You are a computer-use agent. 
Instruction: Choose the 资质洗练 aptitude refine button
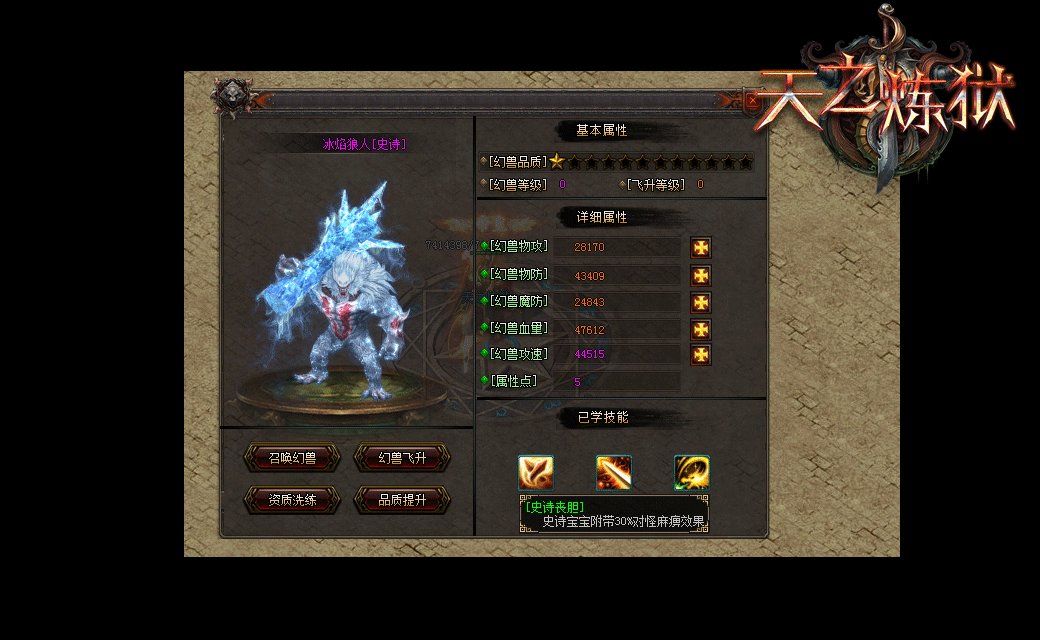pos(292,500)
